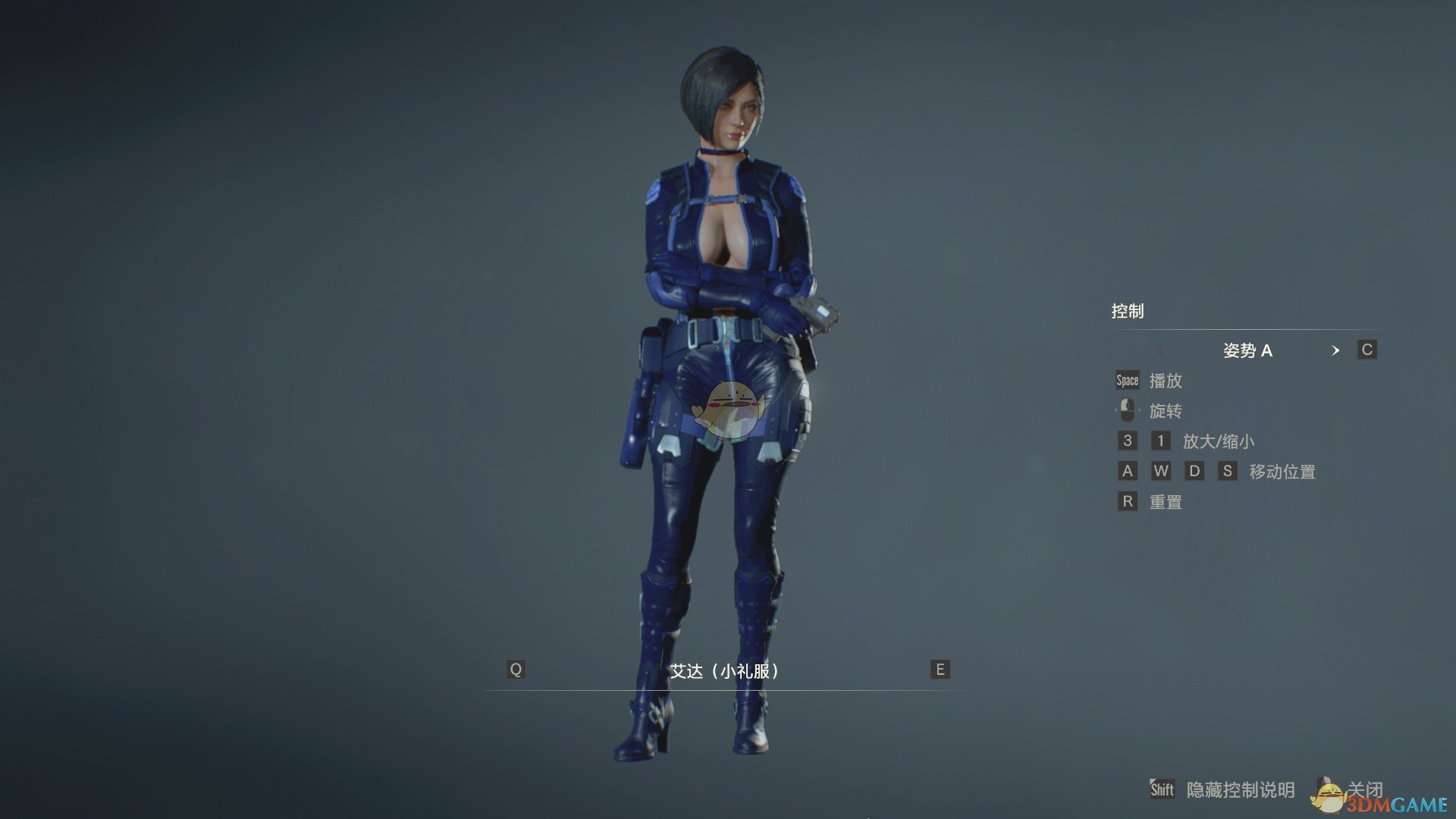Click the "D" move position key icon
Screen dimensions: 1456x819
point(1195,471)
